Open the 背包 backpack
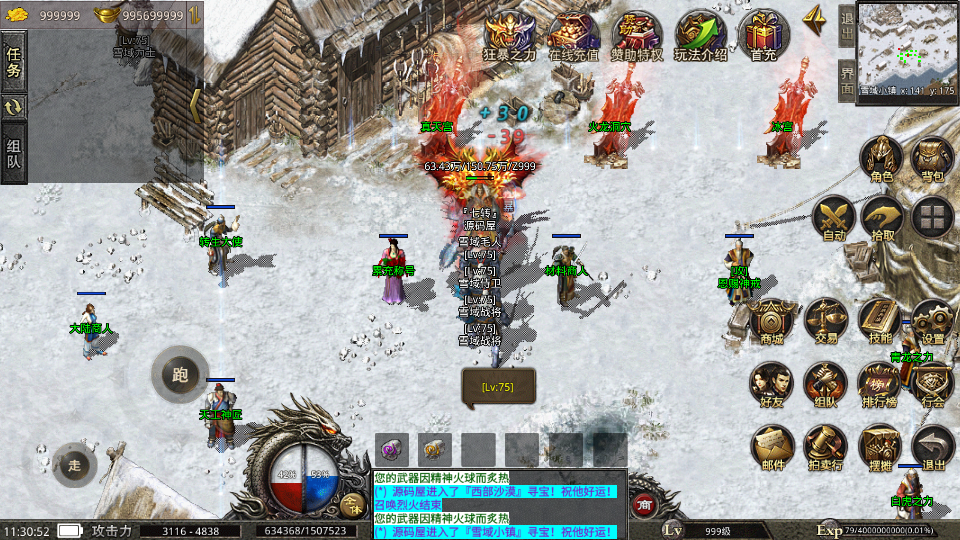 (932, 159)
